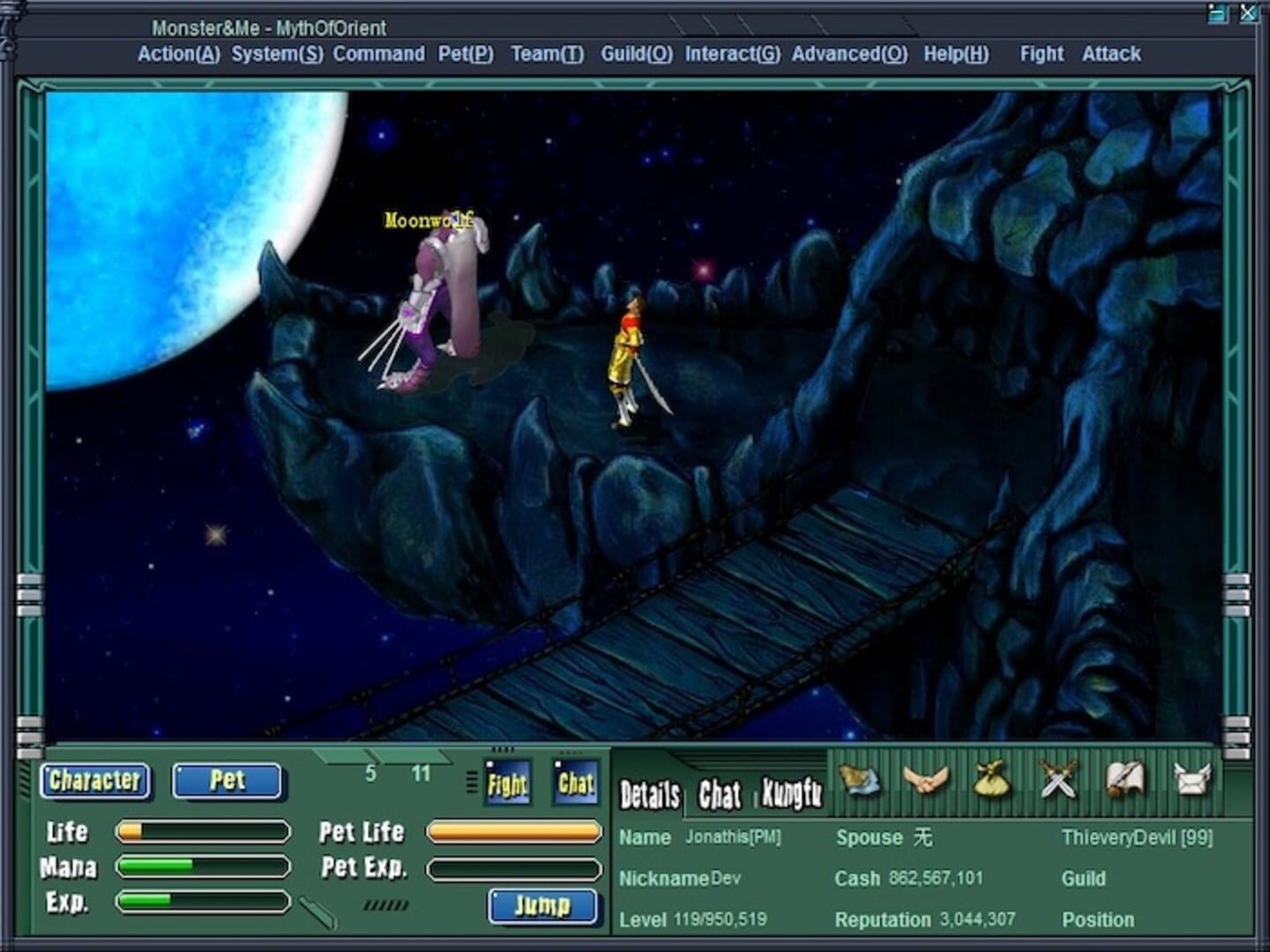Viewport: 1270px width, 952px height.
Task: Click the Character button
Action: 95,781
